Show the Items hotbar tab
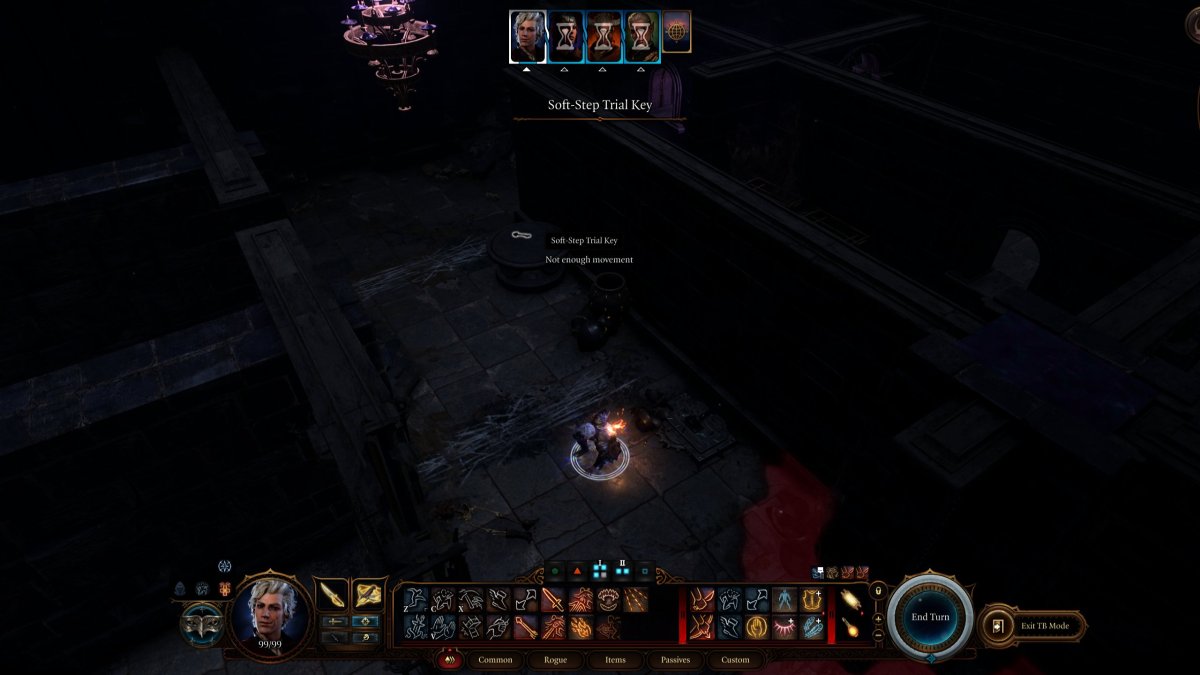Image resolution: width=1200 pixels, height=675 pixels. point(615,660)
